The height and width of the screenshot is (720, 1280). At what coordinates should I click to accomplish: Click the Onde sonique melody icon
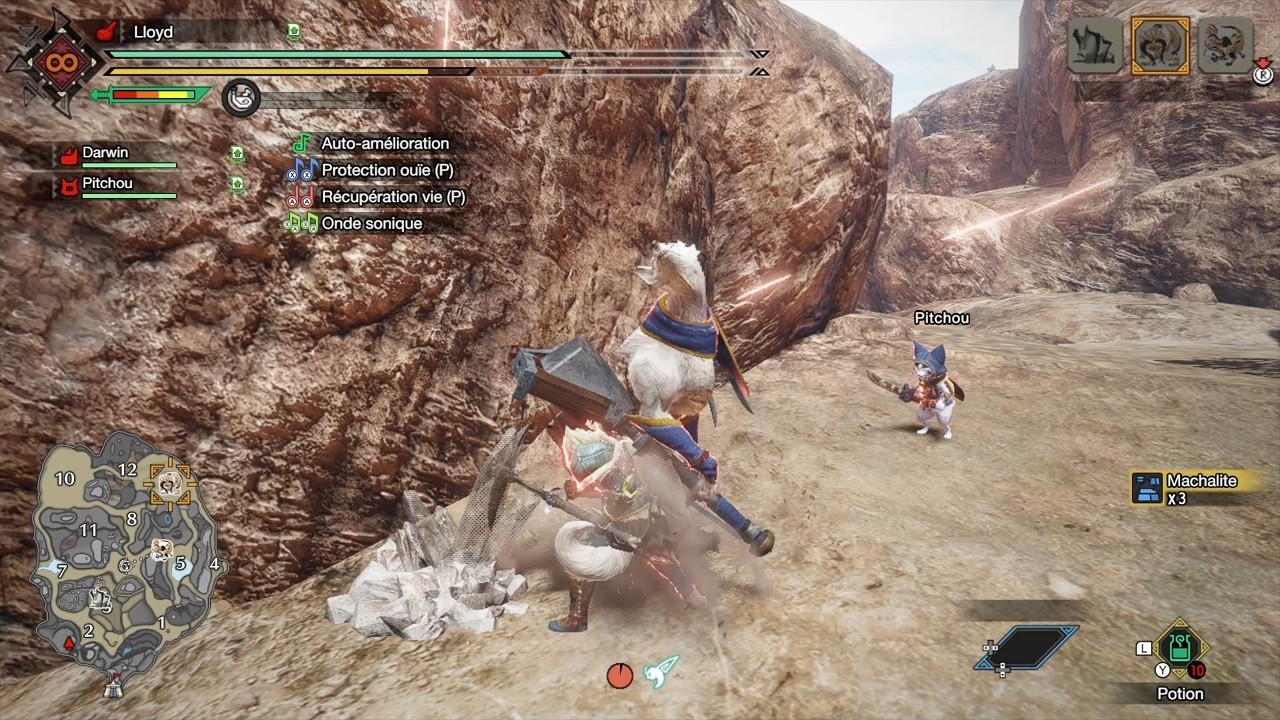point(302,224)
